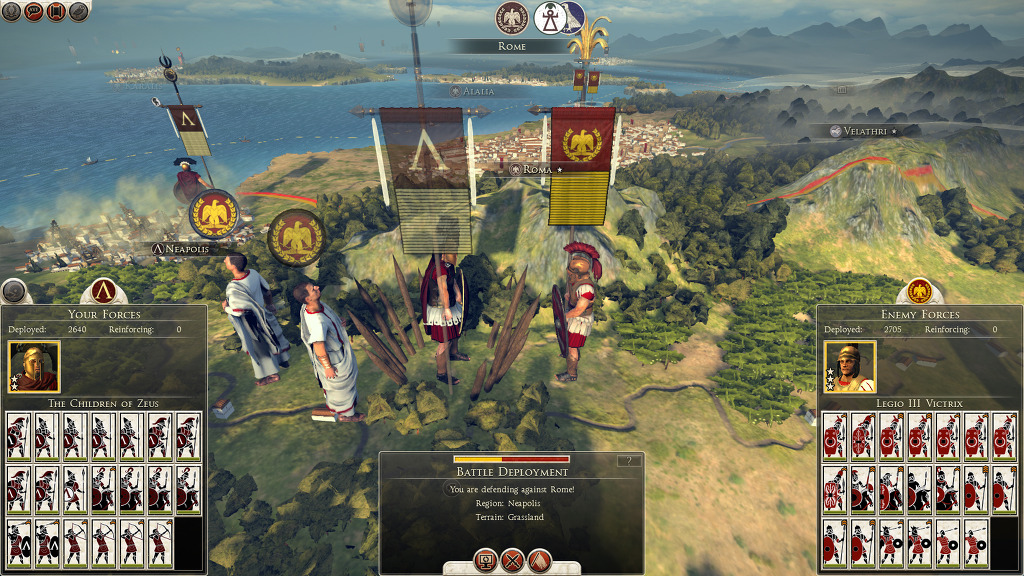Image resolution: width=1024 pixels, height=576 pixels.
Task: Choose the white flag retreat button
Action: point(539,561)
